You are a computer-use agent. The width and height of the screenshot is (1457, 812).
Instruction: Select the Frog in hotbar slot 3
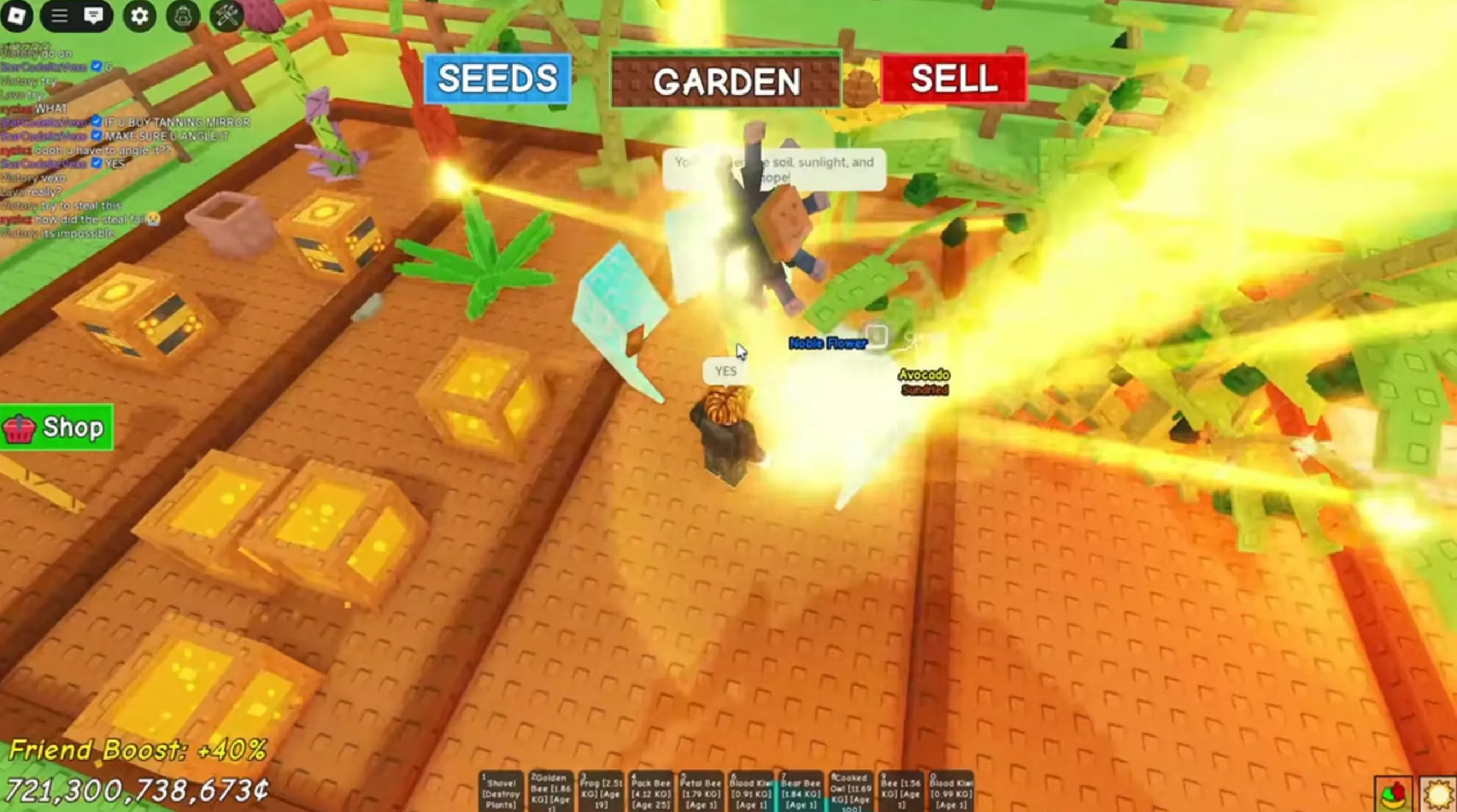[601, 792]
